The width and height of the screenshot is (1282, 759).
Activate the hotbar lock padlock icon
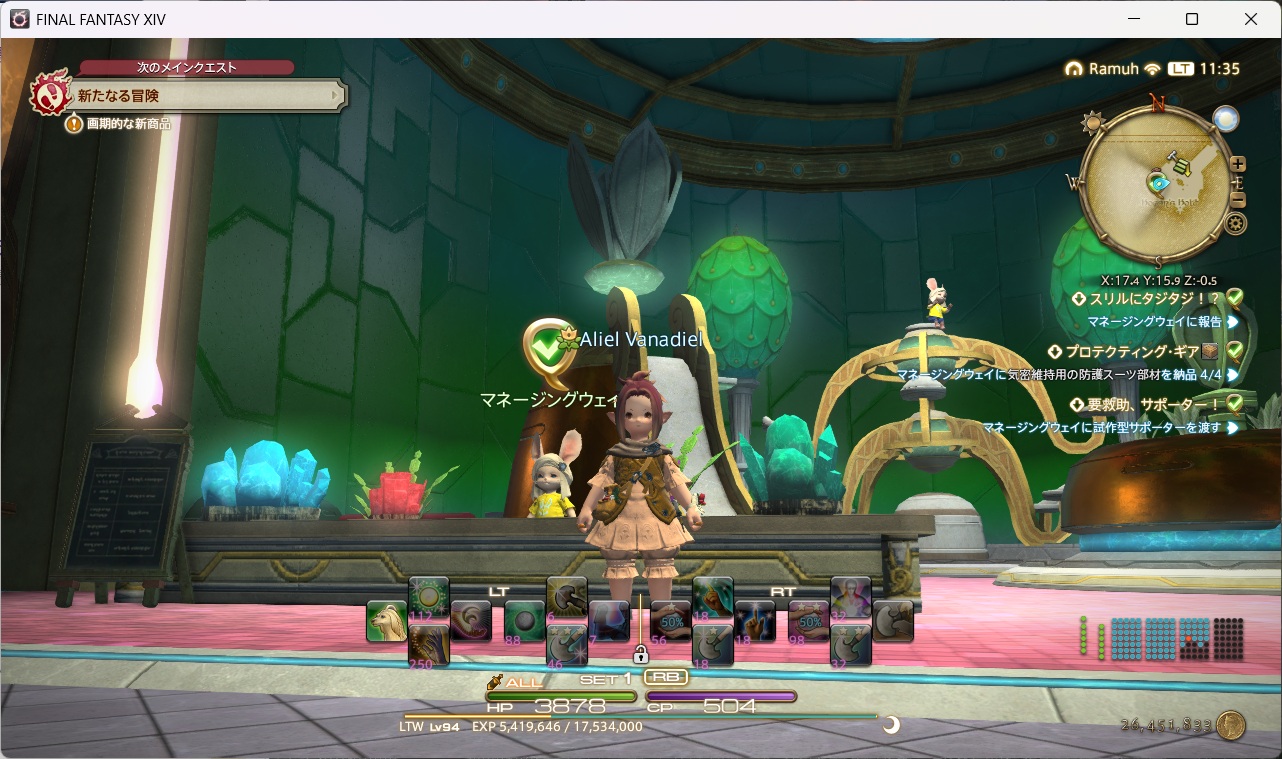(x=641, y=654)
